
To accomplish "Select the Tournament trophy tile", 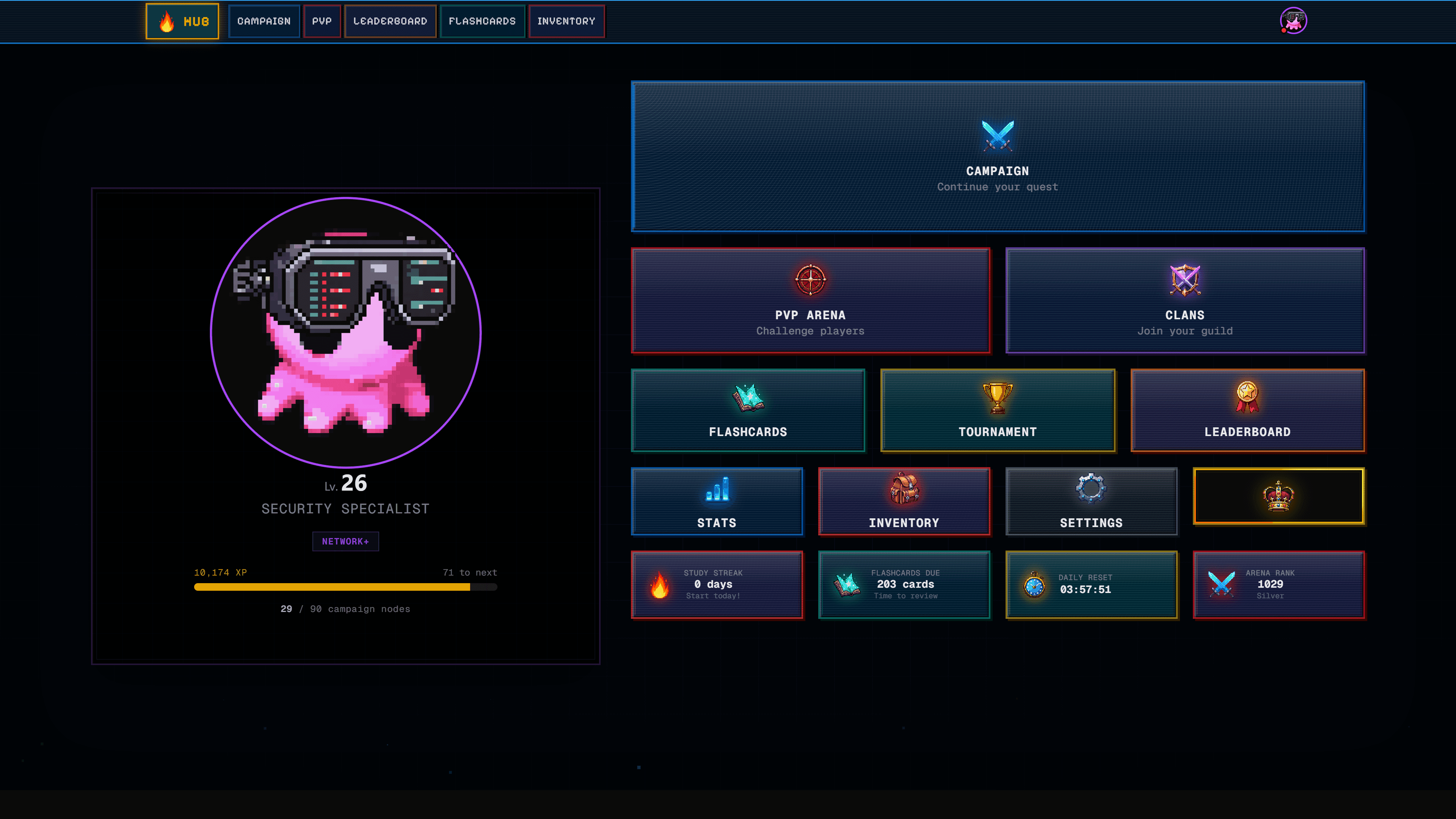I will click(x=998, y=410).
